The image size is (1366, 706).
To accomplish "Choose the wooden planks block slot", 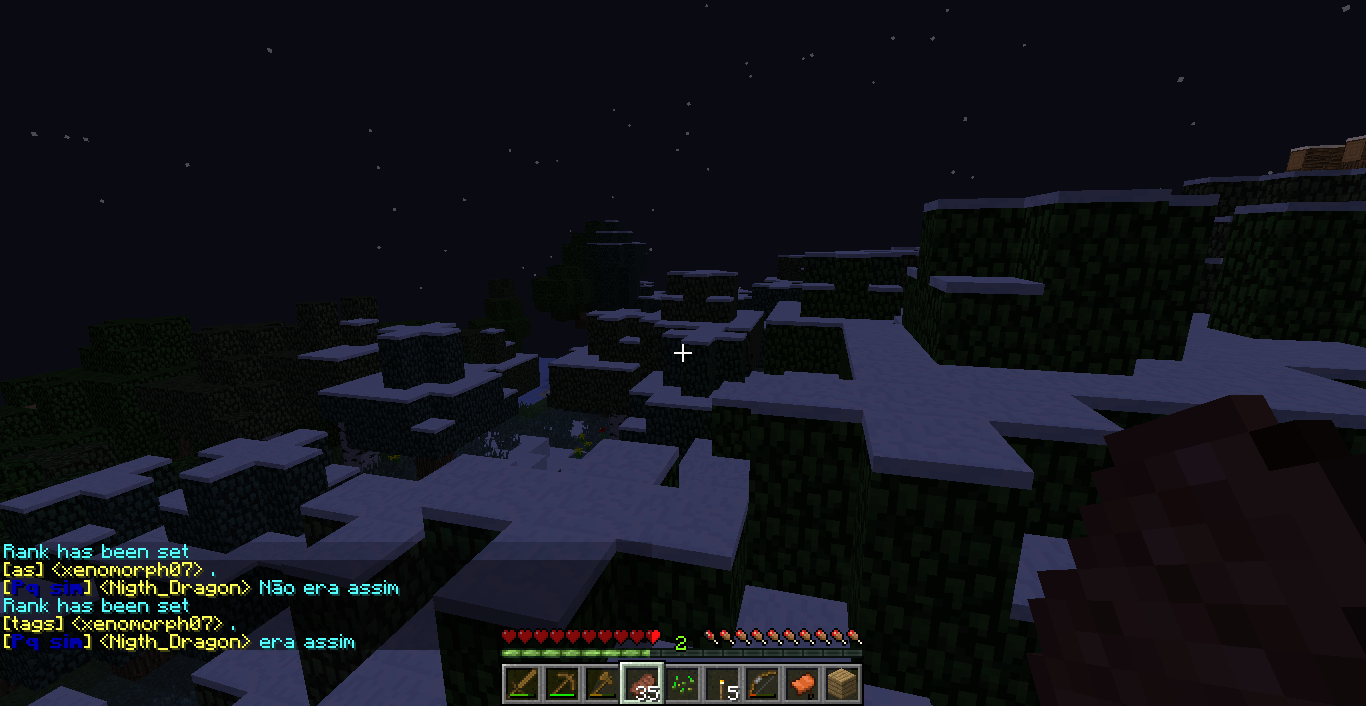I will [842, 684].
